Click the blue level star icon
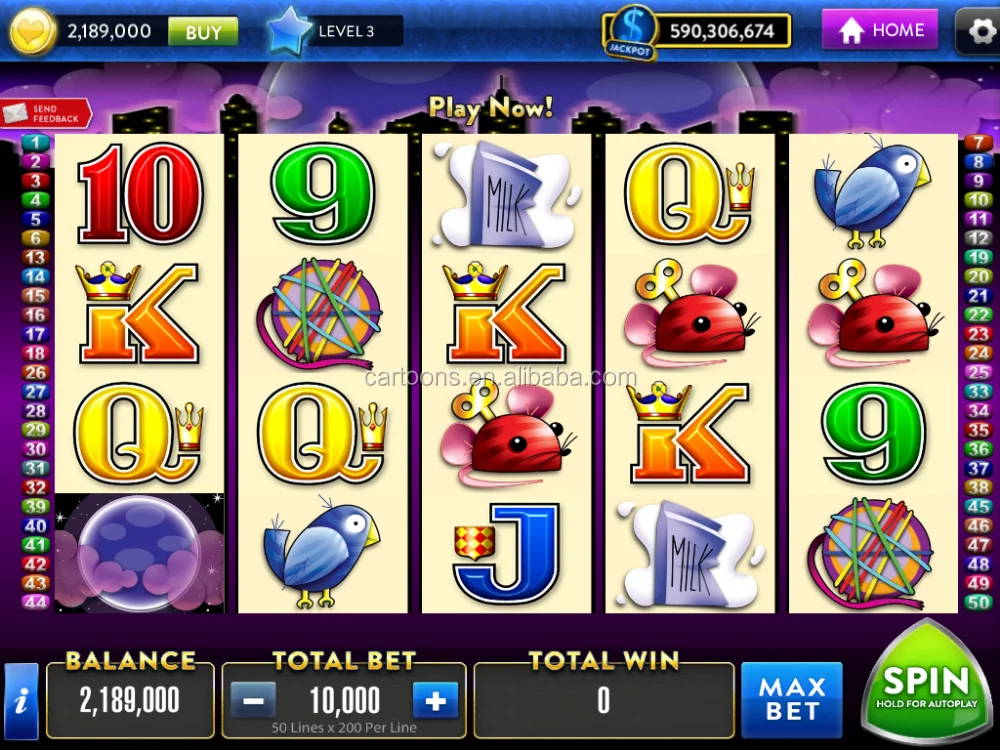 coord(290,31)
